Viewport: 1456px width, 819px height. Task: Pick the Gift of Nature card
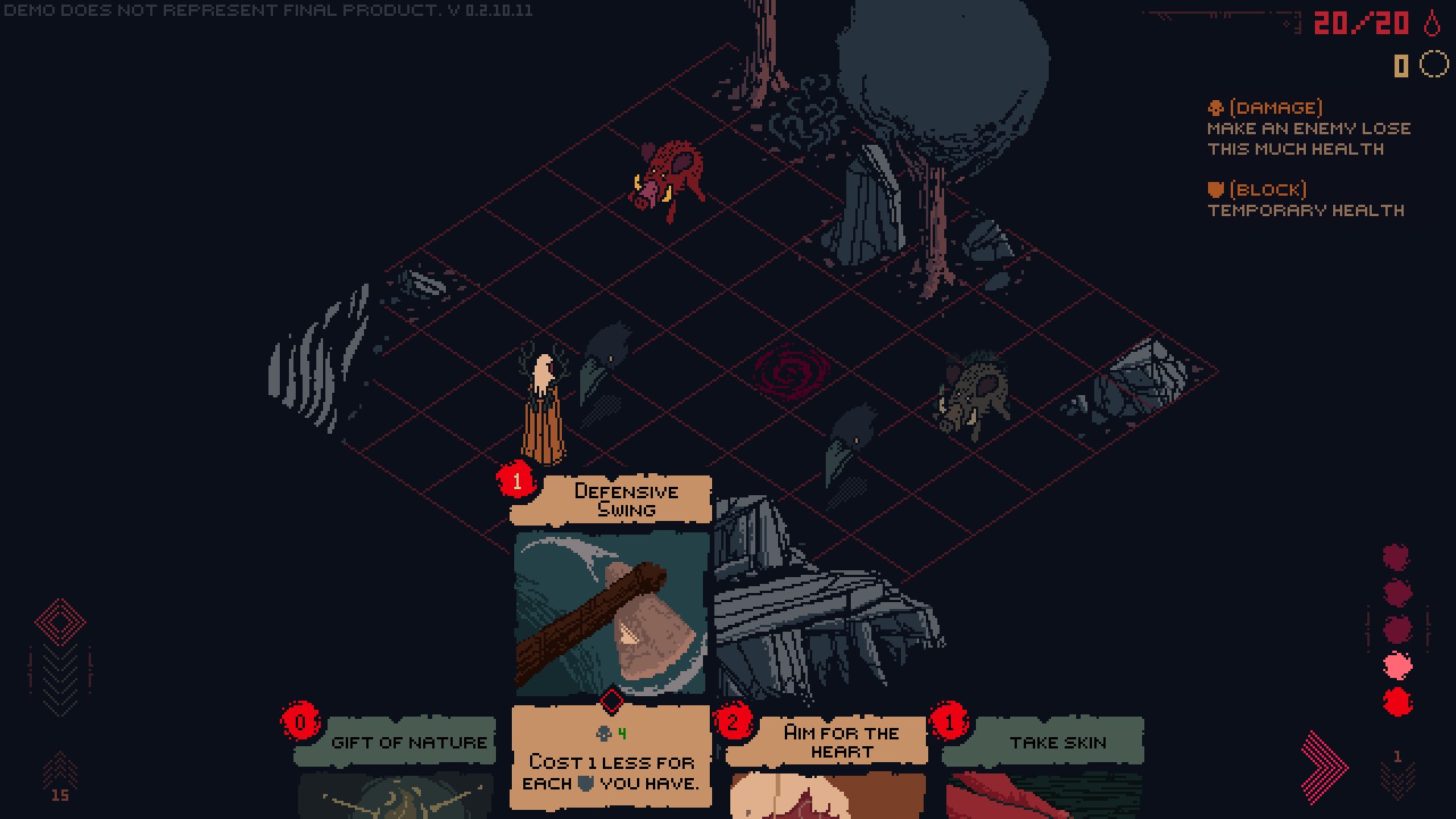396,766
